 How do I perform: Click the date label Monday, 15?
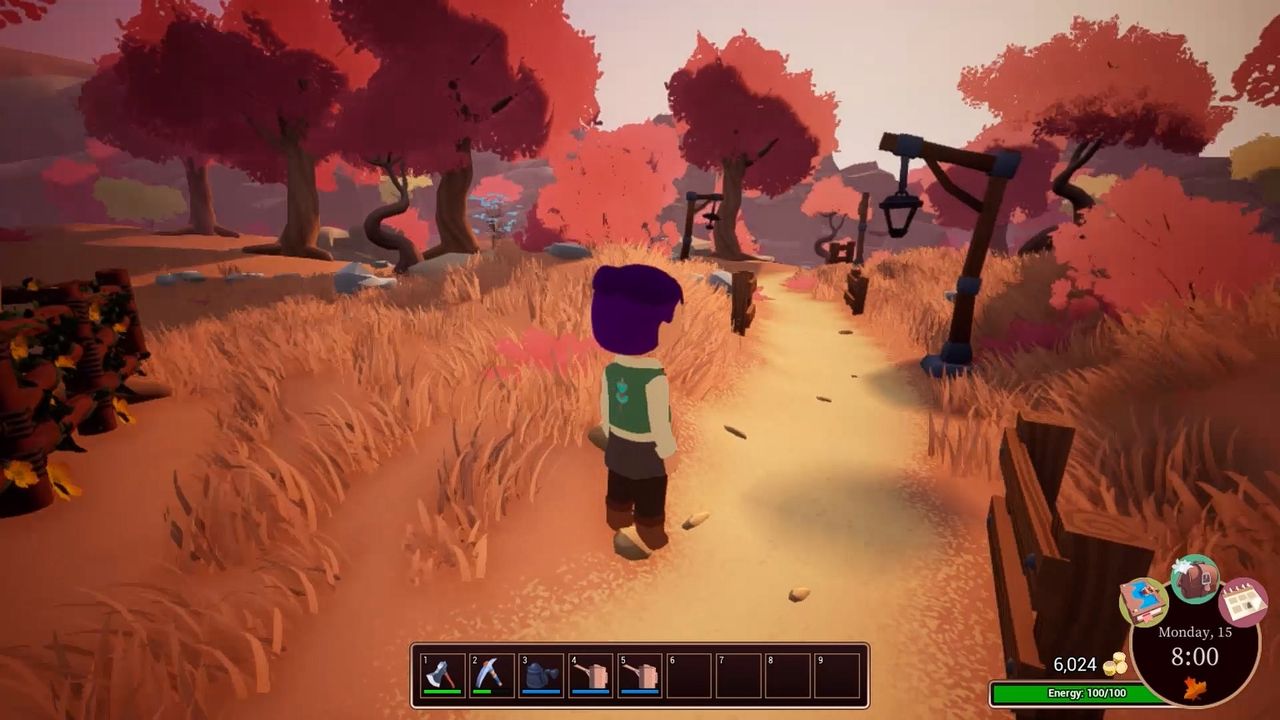point(1195,632)
